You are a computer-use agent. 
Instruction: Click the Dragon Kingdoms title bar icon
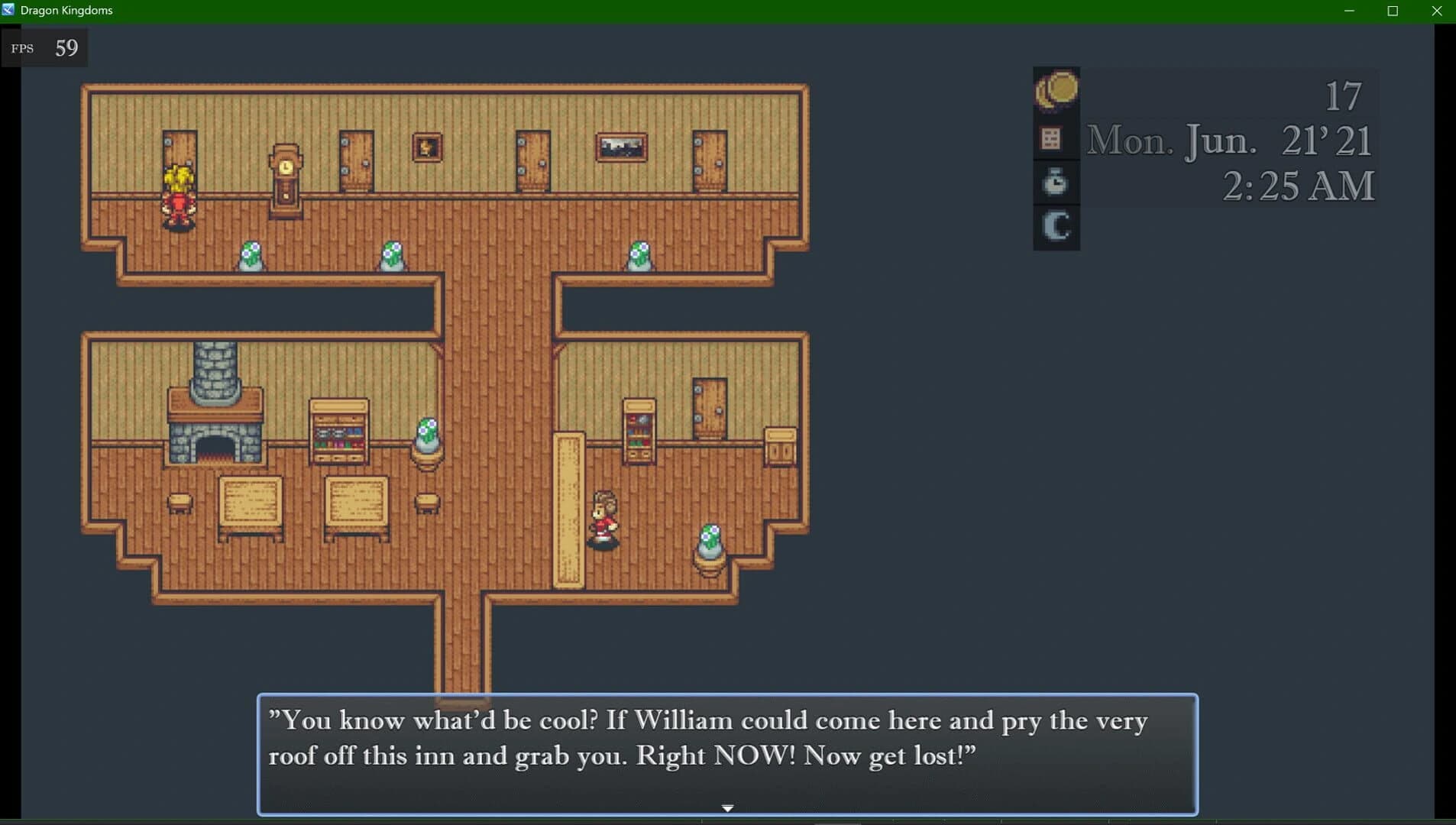click(x=9, y=10)
